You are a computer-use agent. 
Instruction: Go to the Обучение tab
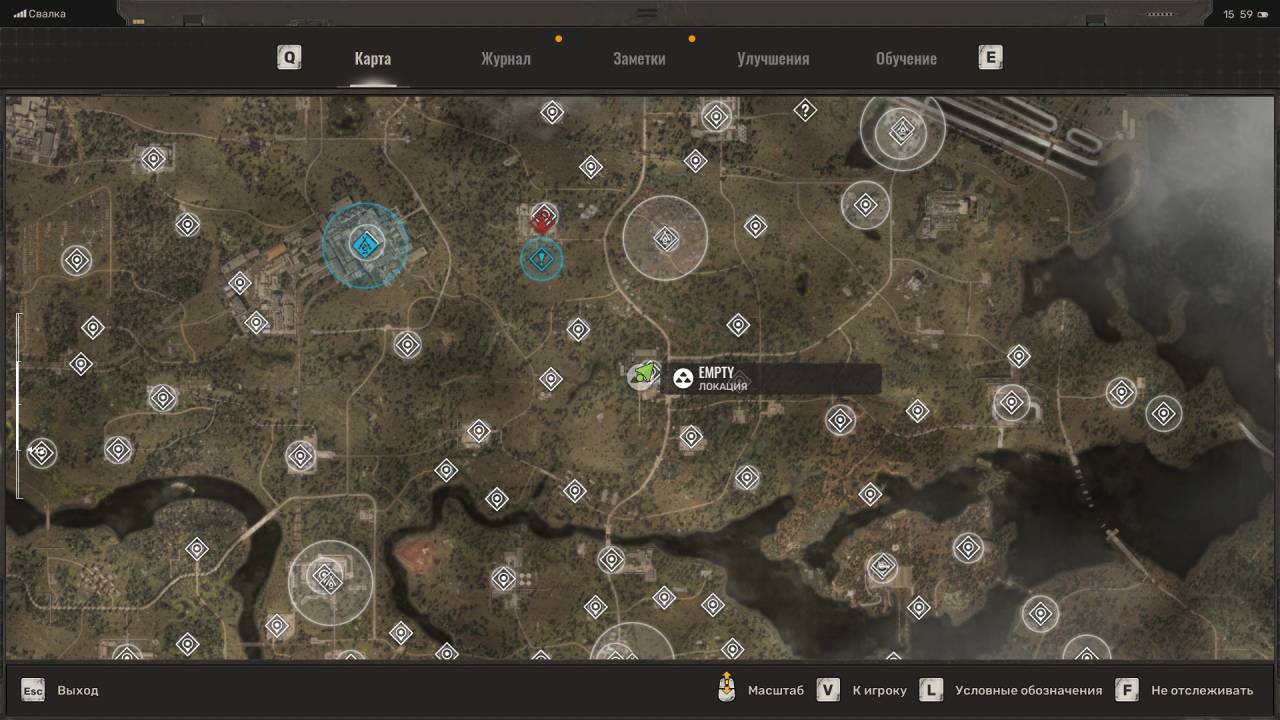[906, 58]
